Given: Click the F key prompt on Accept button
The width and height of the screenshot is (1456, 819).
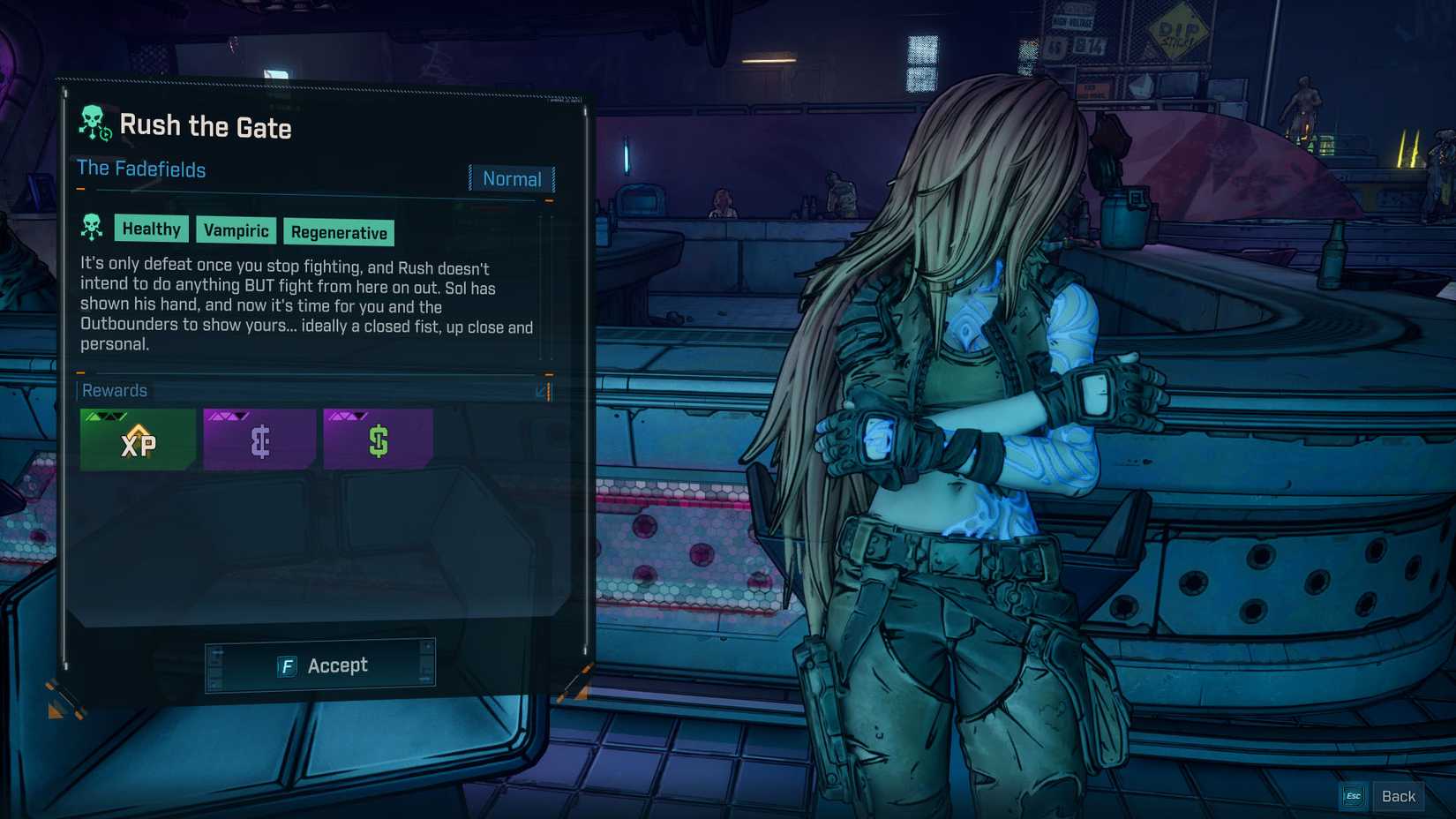Looking at the screenshot, I should (286, 666).
